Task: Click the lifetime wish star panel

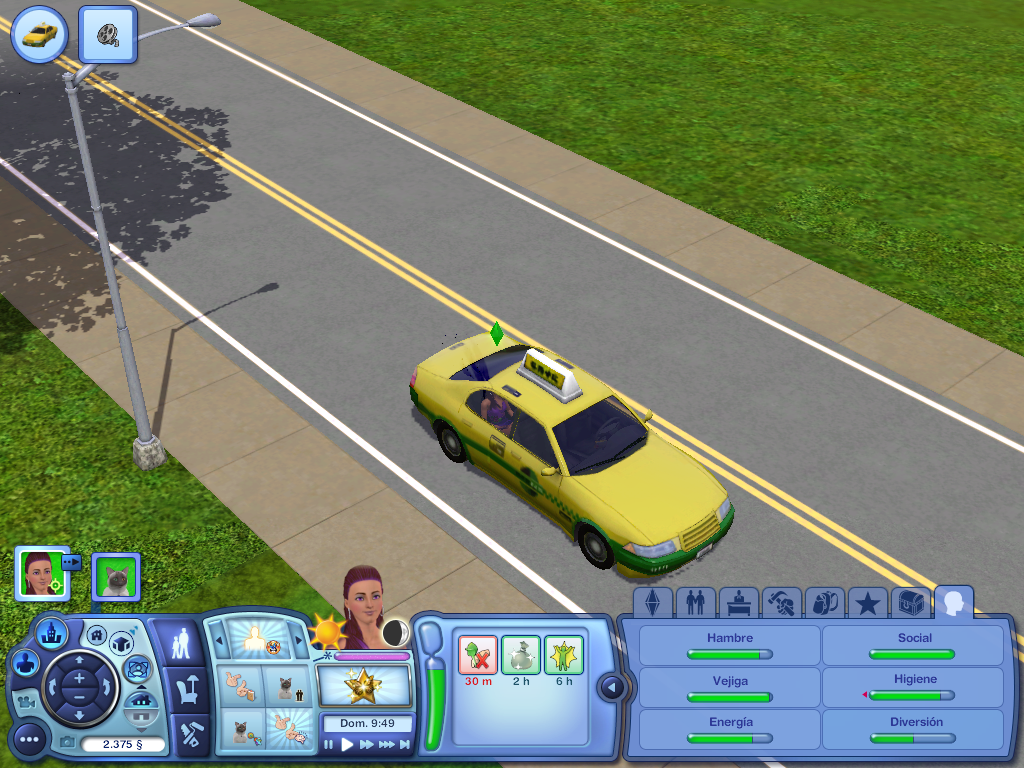Action: (x=364, y=686)
